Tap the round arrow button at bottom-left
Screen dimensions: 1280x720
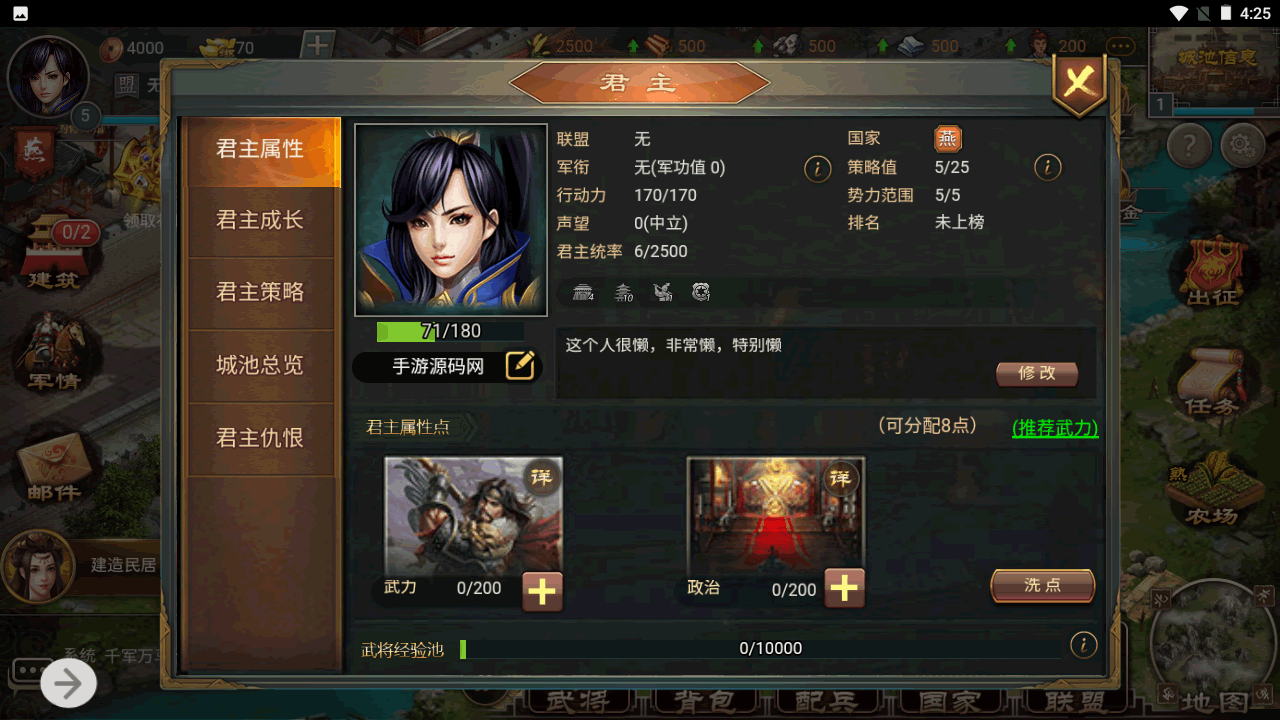point(68,684)
